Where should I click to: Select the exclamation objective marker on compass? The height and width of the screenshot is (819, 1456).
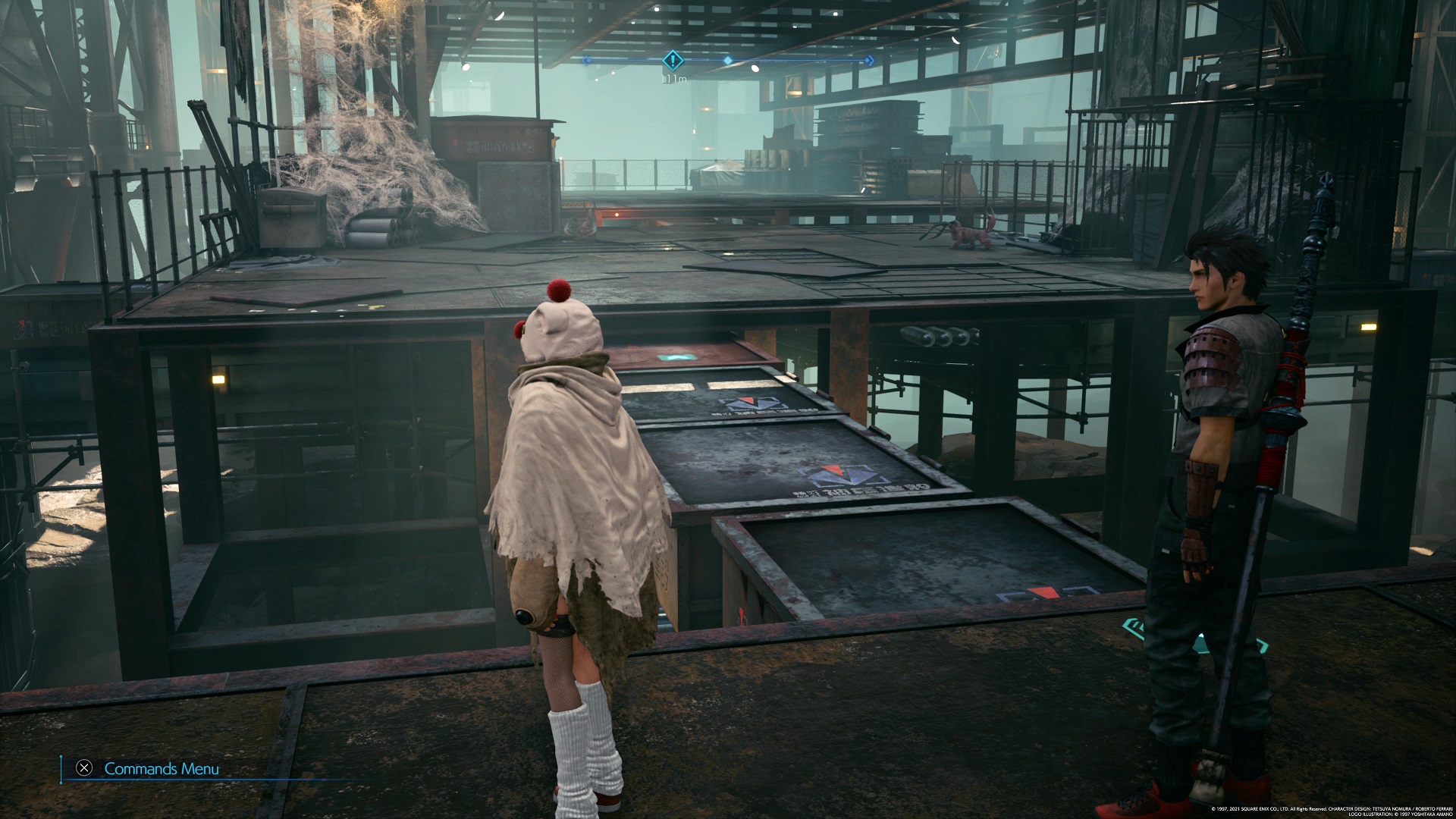point(673,61)
